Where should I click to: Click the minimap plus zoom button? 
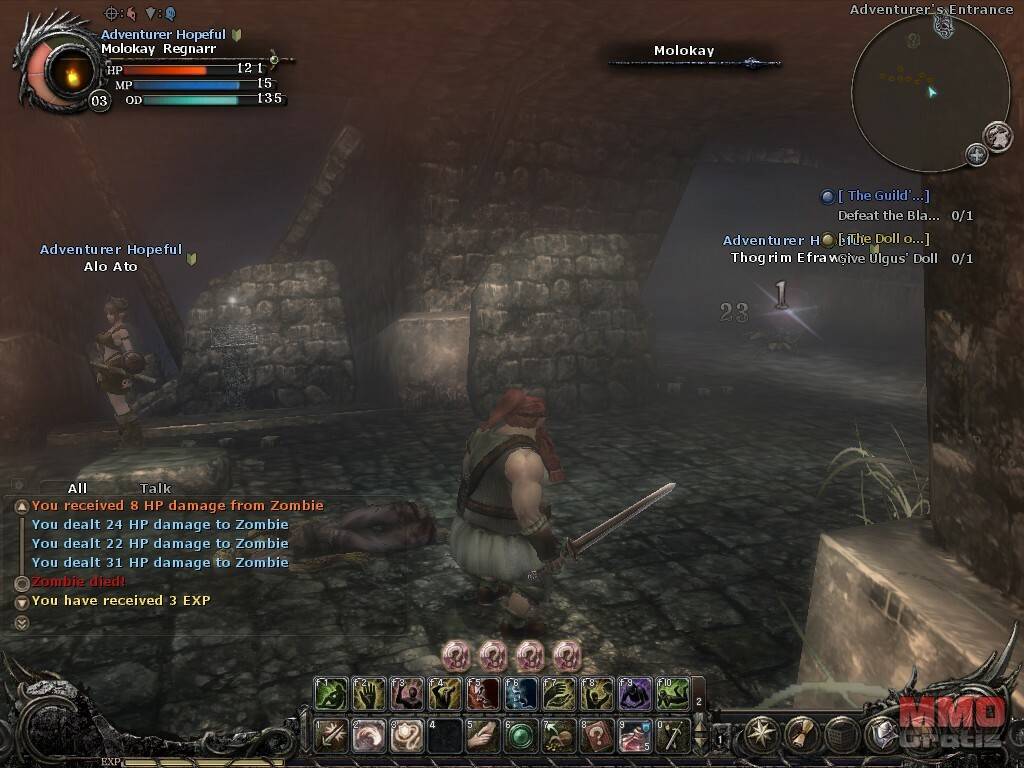click(x=976, y=154)
